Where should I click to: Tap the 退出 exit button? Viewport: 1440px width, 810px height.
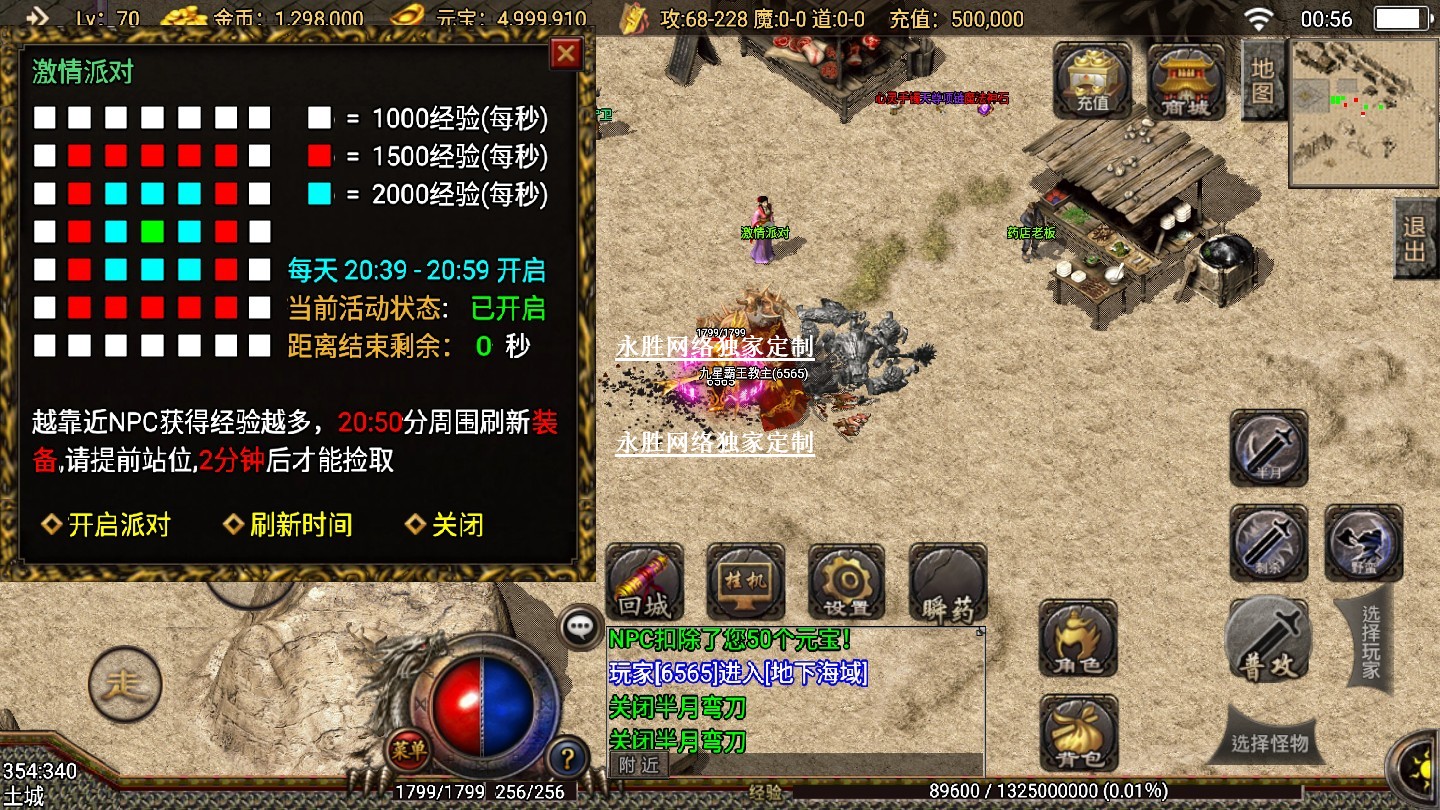coord(1415,238)
